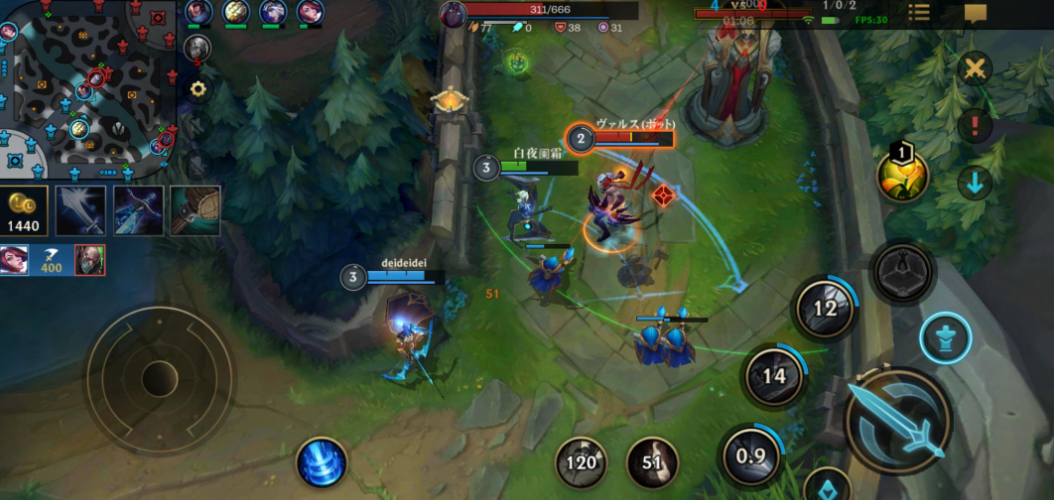This screenshot has height=500, width=1054.
Task: Use the honeyfruit item with the 1 badge
Action: point(902,175)
